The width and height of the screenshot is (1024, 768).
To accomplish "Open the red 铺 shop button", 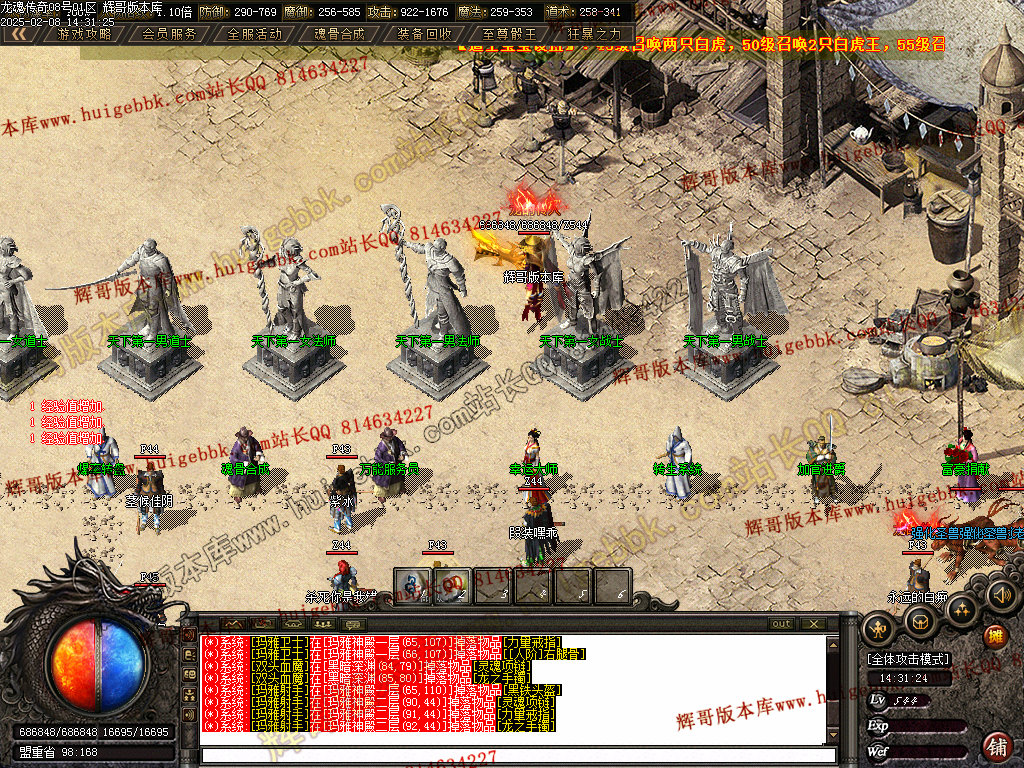I will 997,746.
